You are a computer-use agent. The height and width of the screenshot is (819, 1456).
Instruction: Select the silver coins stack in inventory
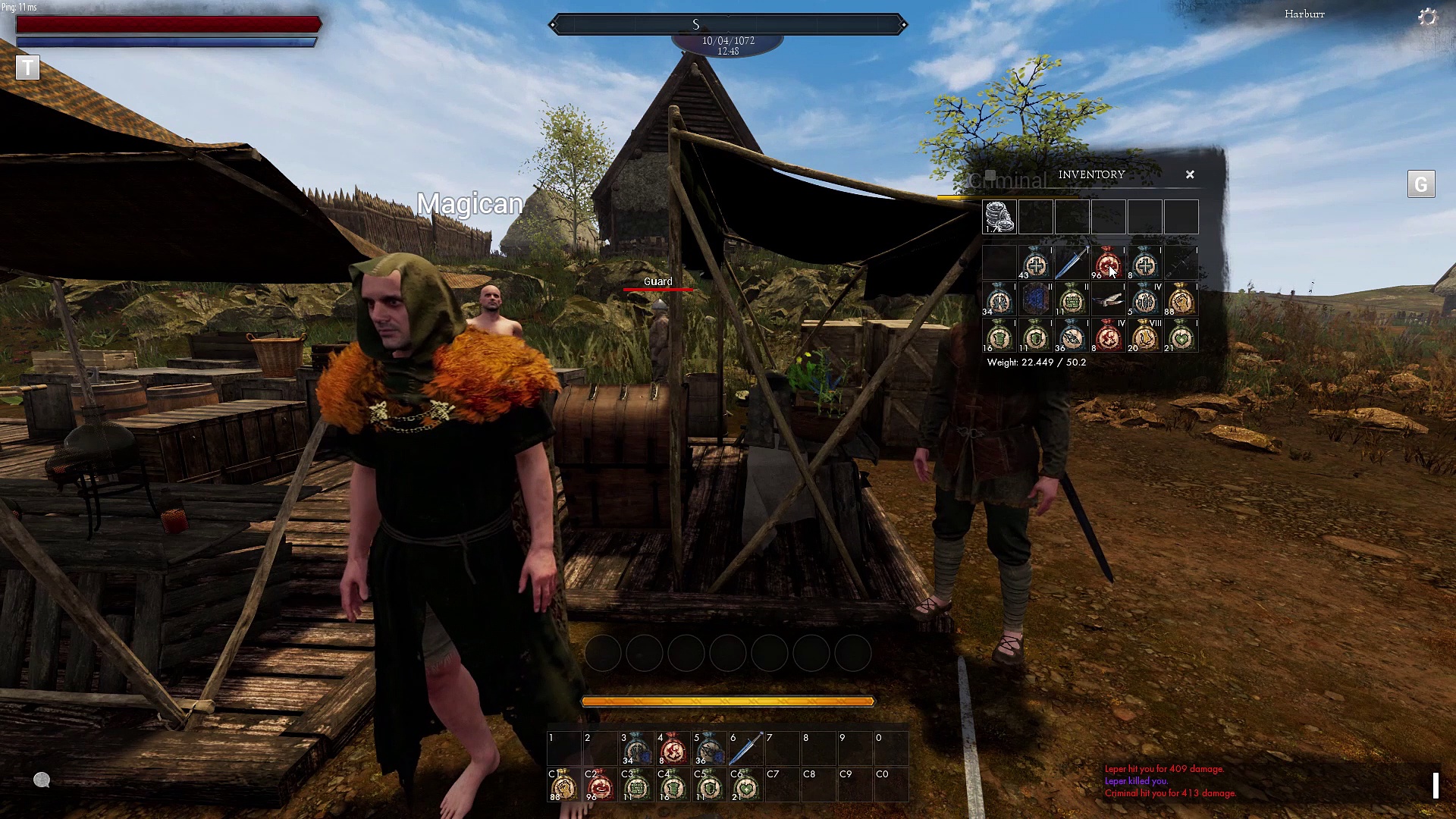(999, 217)
